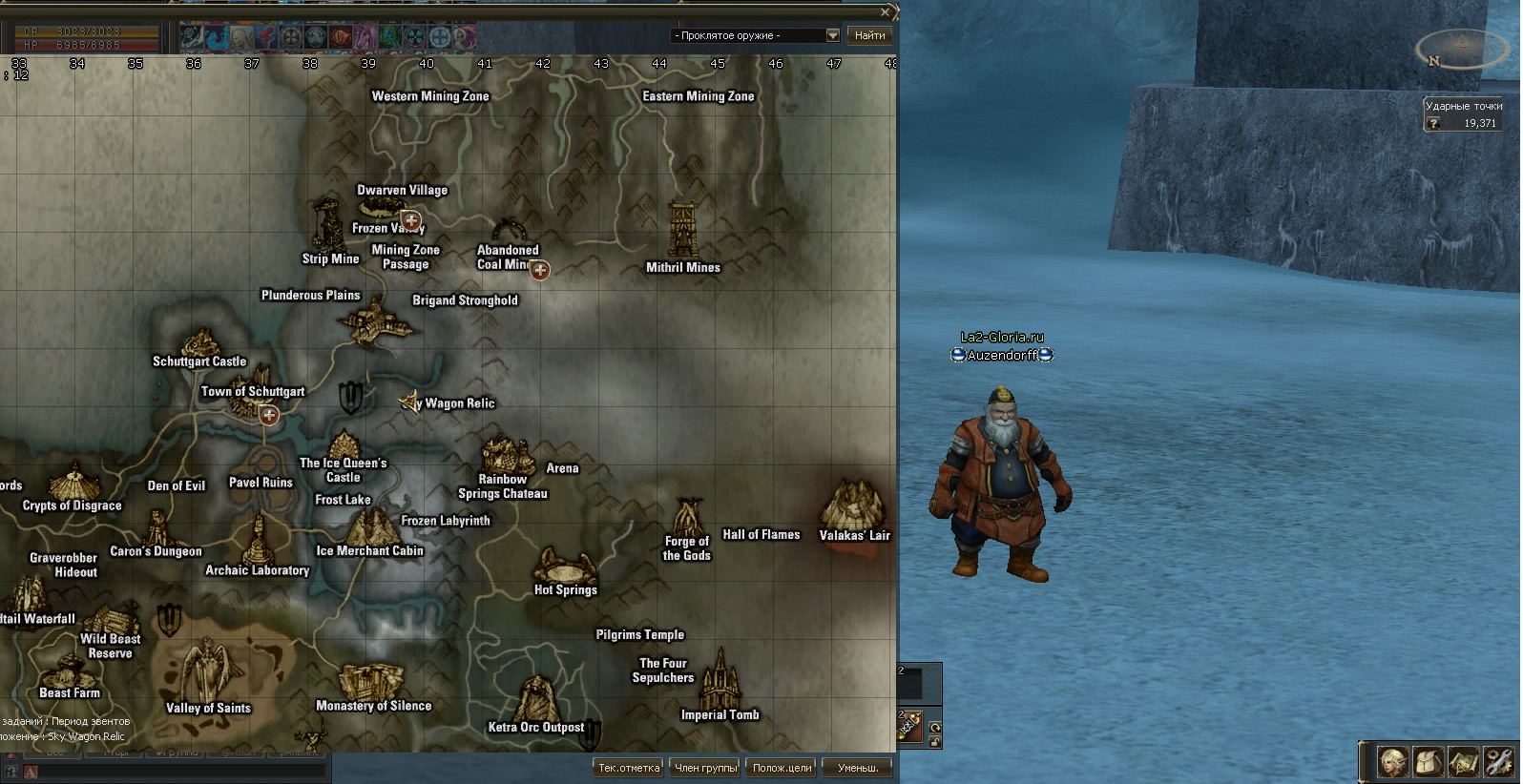
Task: Open the map scroll icon
Action: click(1464, 762)
